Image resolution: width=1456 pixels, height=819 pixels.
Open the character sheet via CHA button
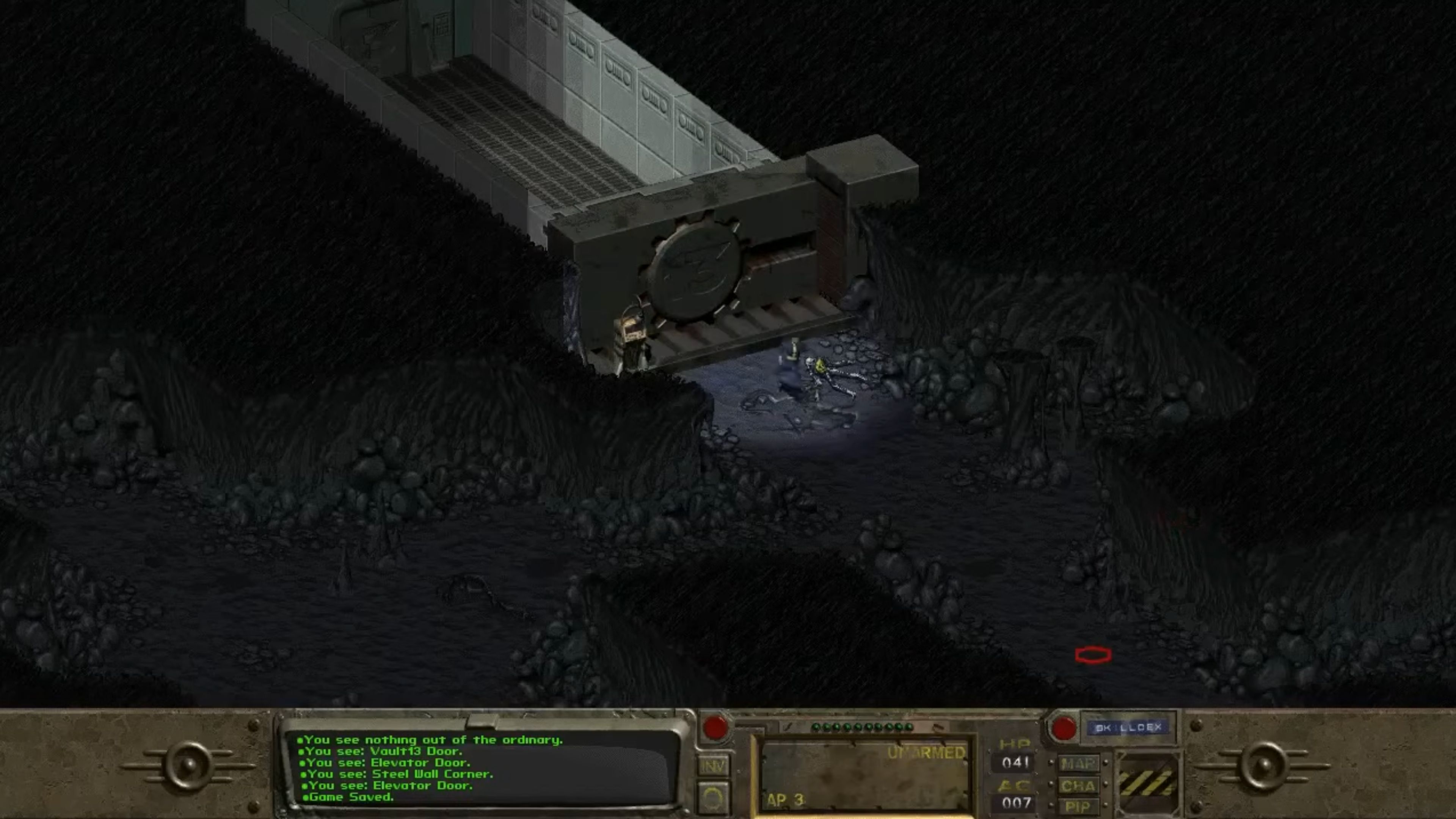[x=1078, y=786]
